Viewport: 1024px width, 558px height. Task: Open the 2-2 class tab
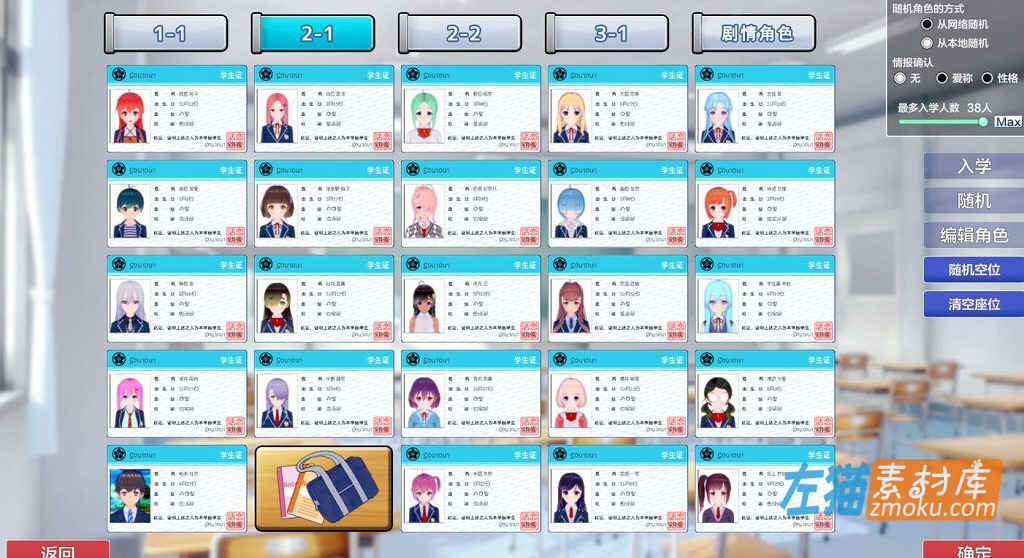click(x=462, y=33)
